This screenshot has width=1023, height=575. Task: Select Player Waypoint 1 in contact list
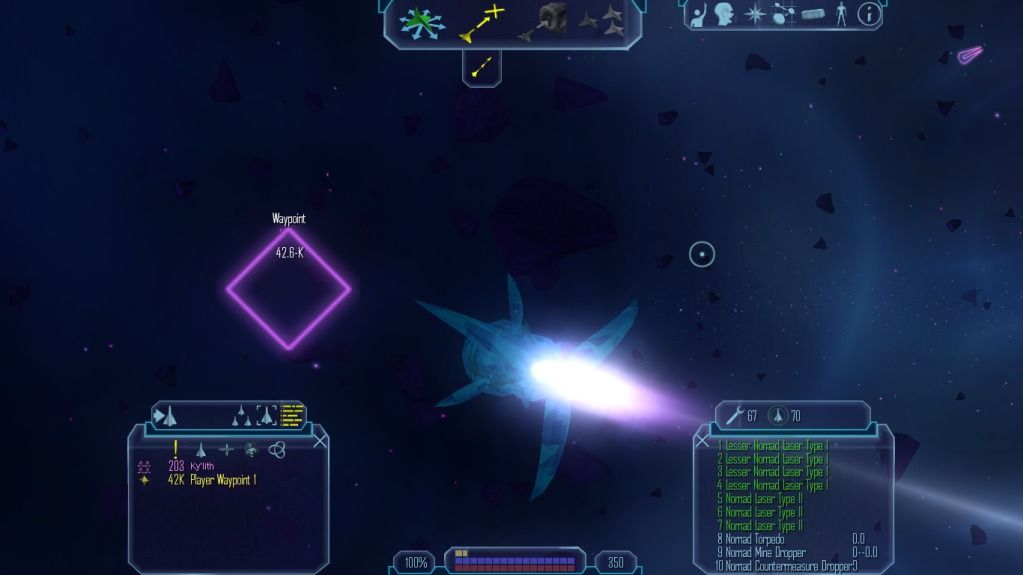tap(223, 480)
